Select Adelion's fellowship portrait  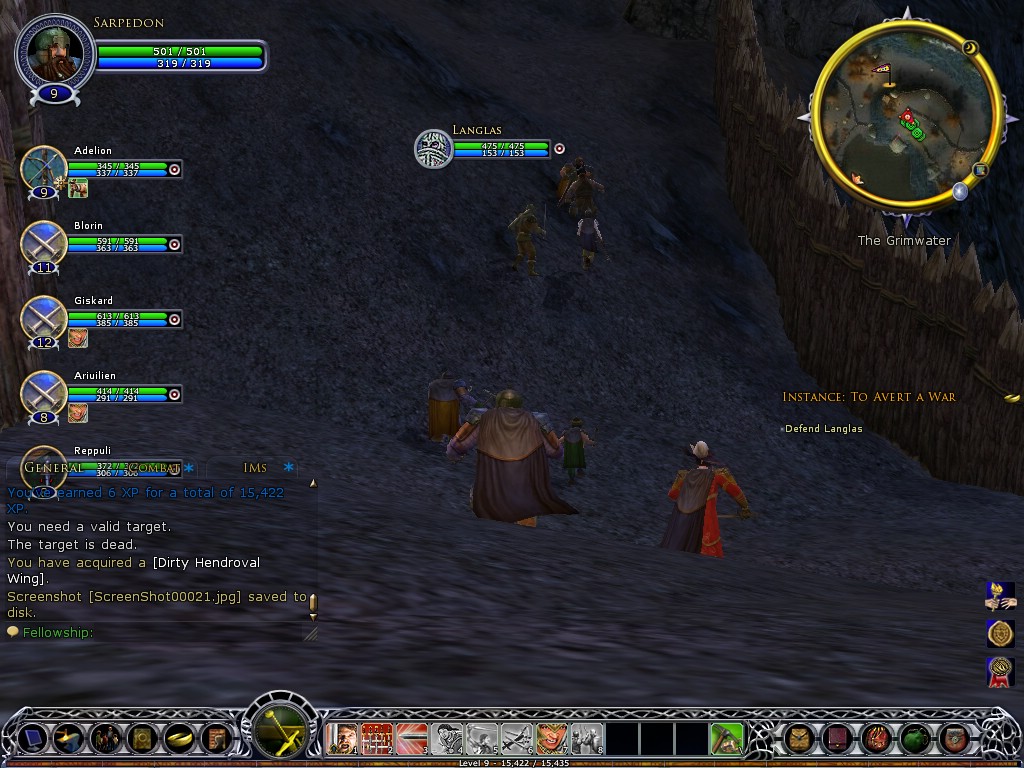(x=43, y=168)
